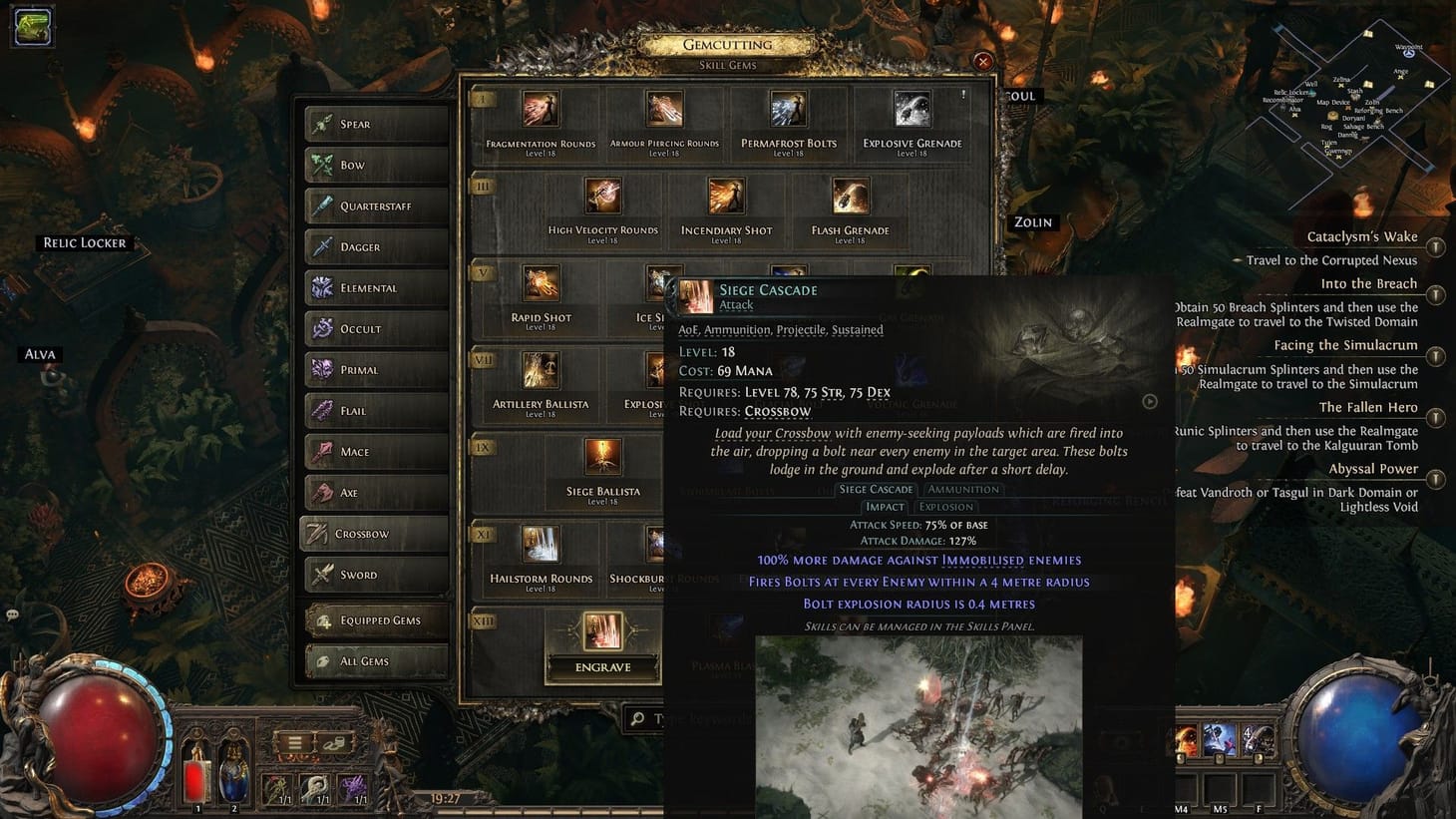Switch to the Ammunition tab
The height and width of the screenshot is (819, 1456).
pyautogui.click(x=962, y=489)
